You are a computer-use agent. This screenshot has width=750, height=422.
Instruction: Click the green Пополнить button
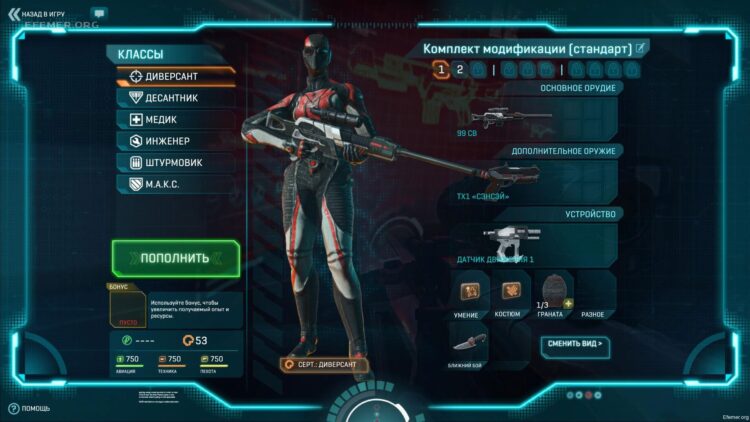click(x=175, y=257)
